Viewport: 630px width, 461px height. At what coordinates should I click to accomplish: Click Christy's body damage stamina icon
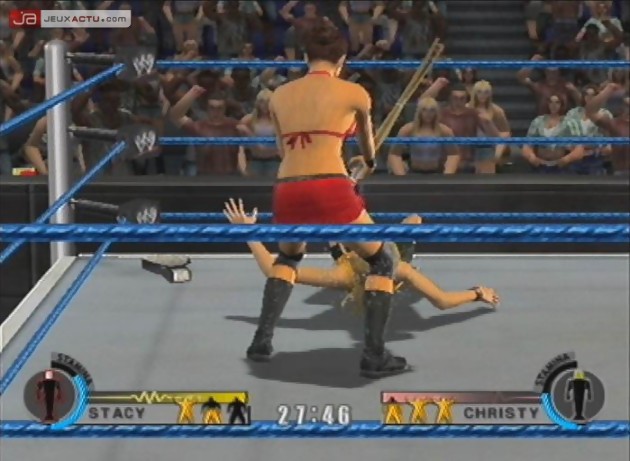click(x=576, y=393)
